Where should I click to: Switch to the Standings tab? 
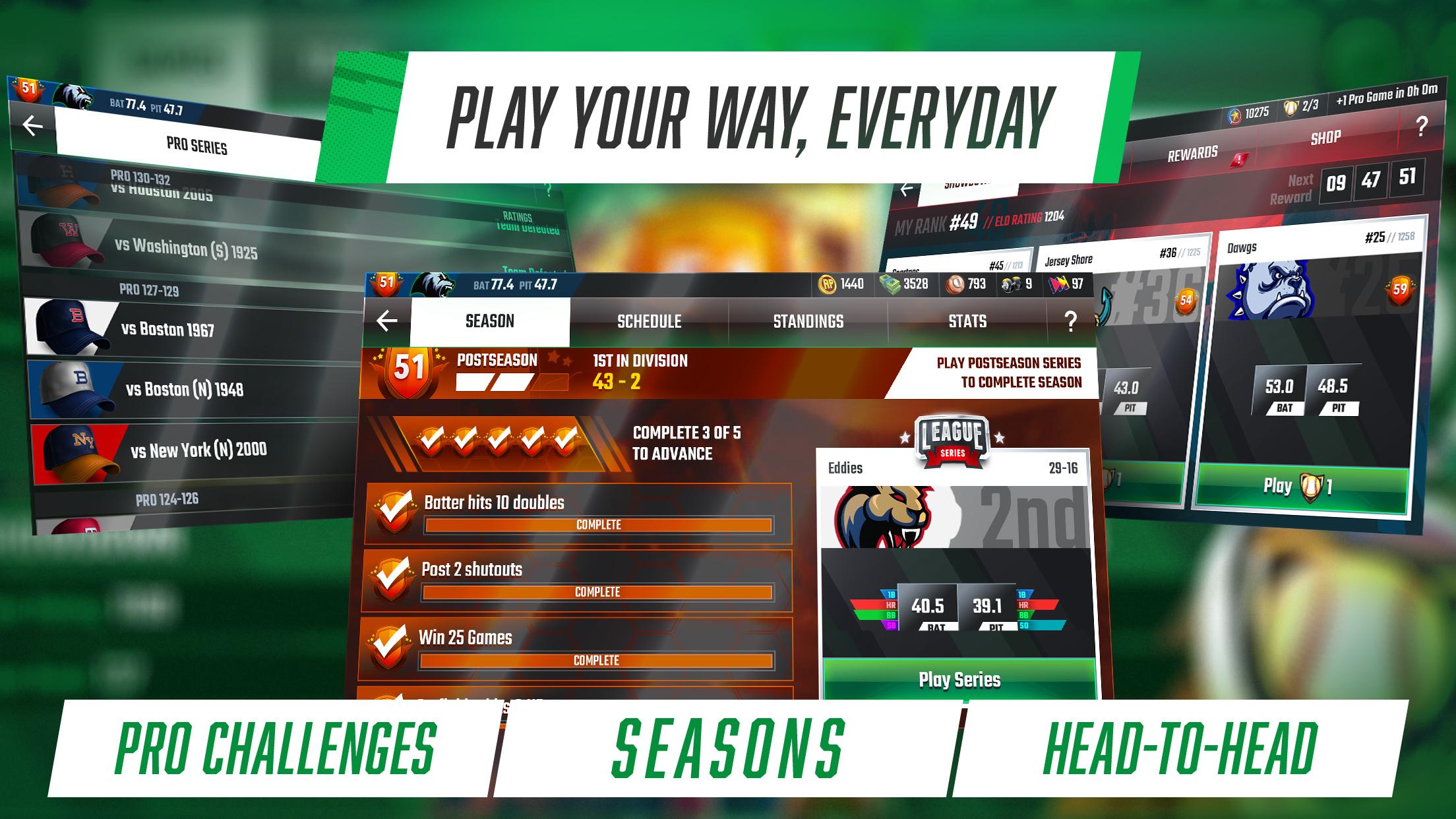pos(807,322)
